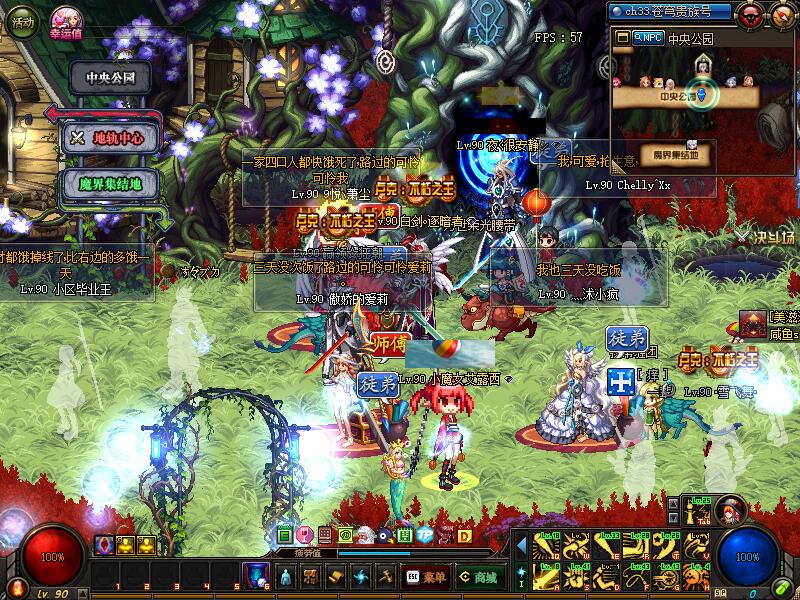Open the ESC 菜单 menu button
This screenshot has width=800, height=600.
[x=426, y=577]
